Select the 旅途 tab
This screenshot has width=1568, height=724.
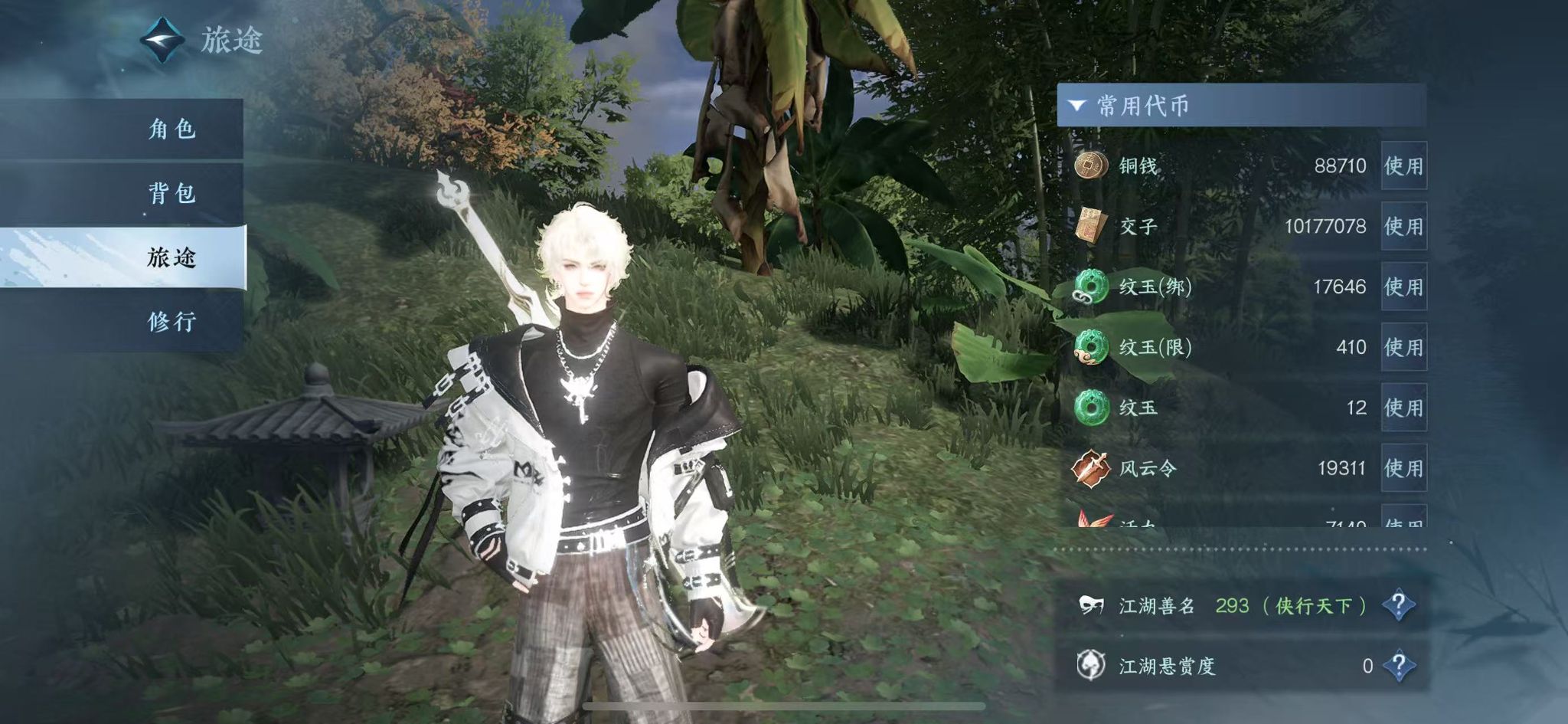click(x=171, y=257)
